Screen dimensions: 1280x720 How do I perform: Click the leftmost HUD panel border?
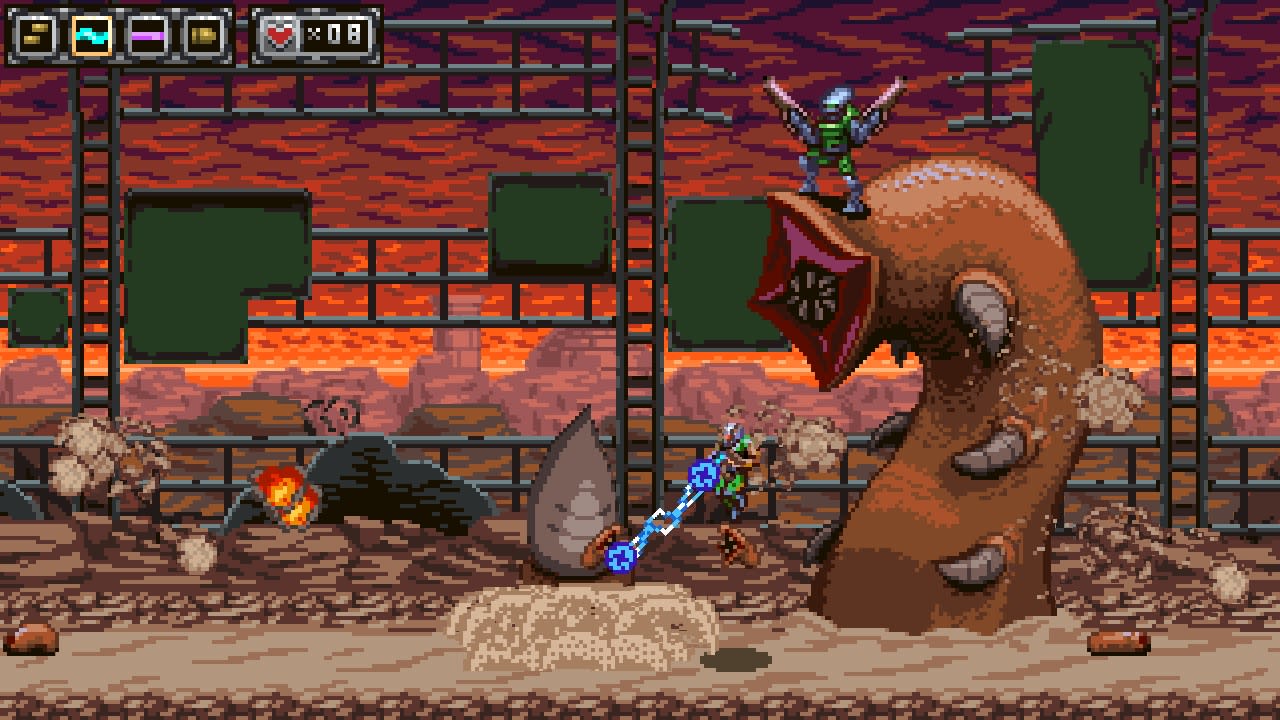[x=10, y=34]
